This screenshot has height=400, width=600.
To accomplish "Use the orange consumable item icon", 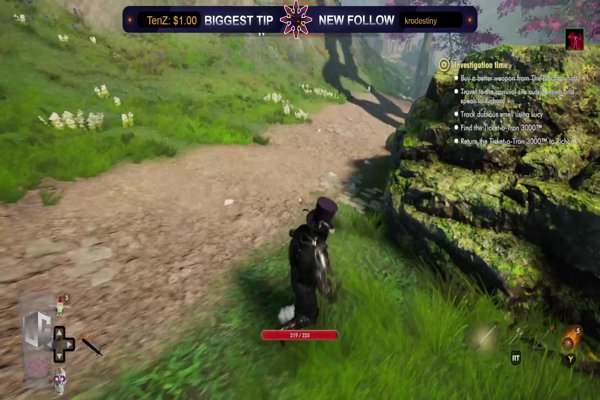I will pos(570,340).
